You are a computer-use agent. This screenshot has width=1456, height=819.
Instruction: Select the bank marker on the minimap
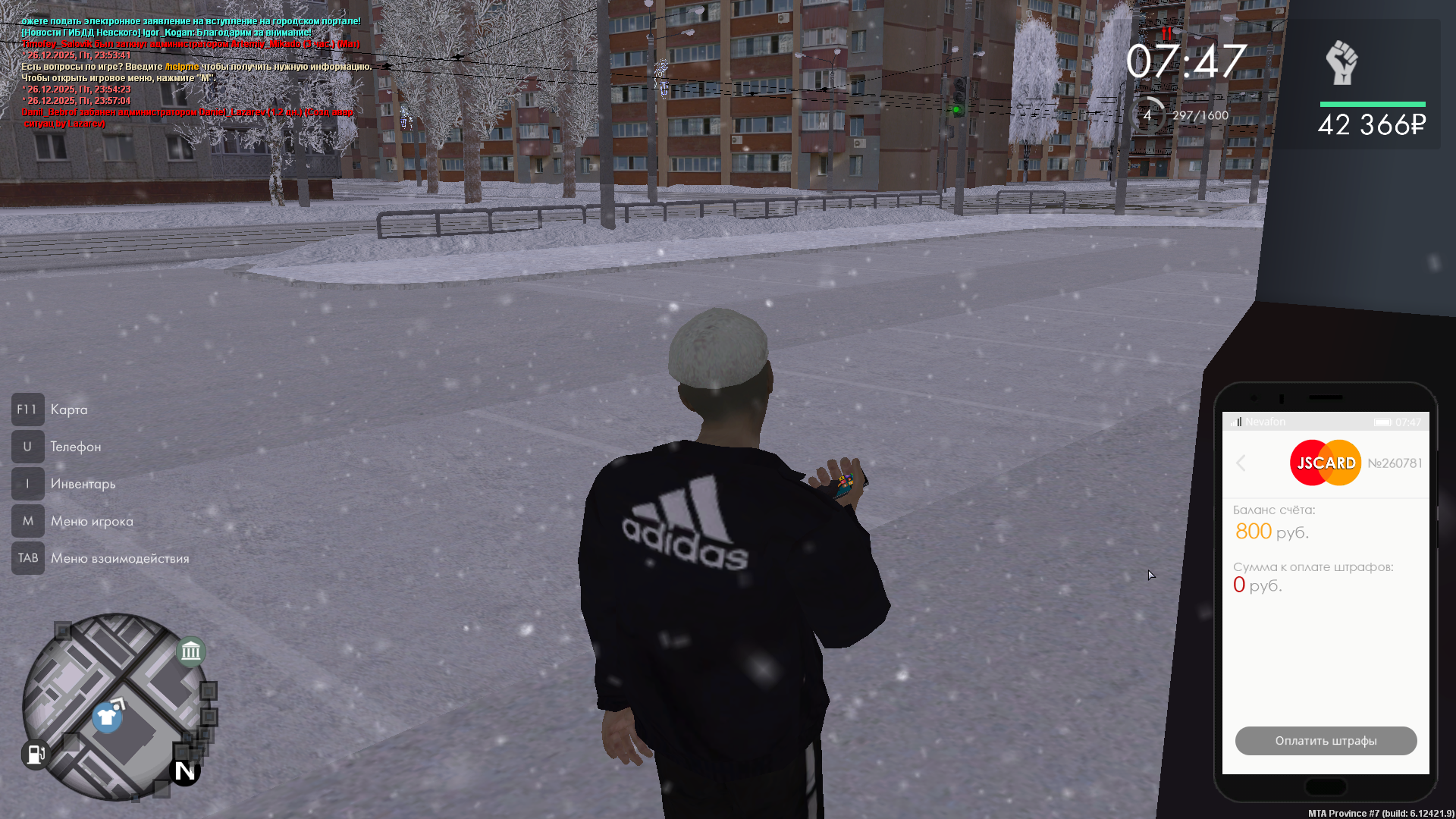[x=191, y=651]
